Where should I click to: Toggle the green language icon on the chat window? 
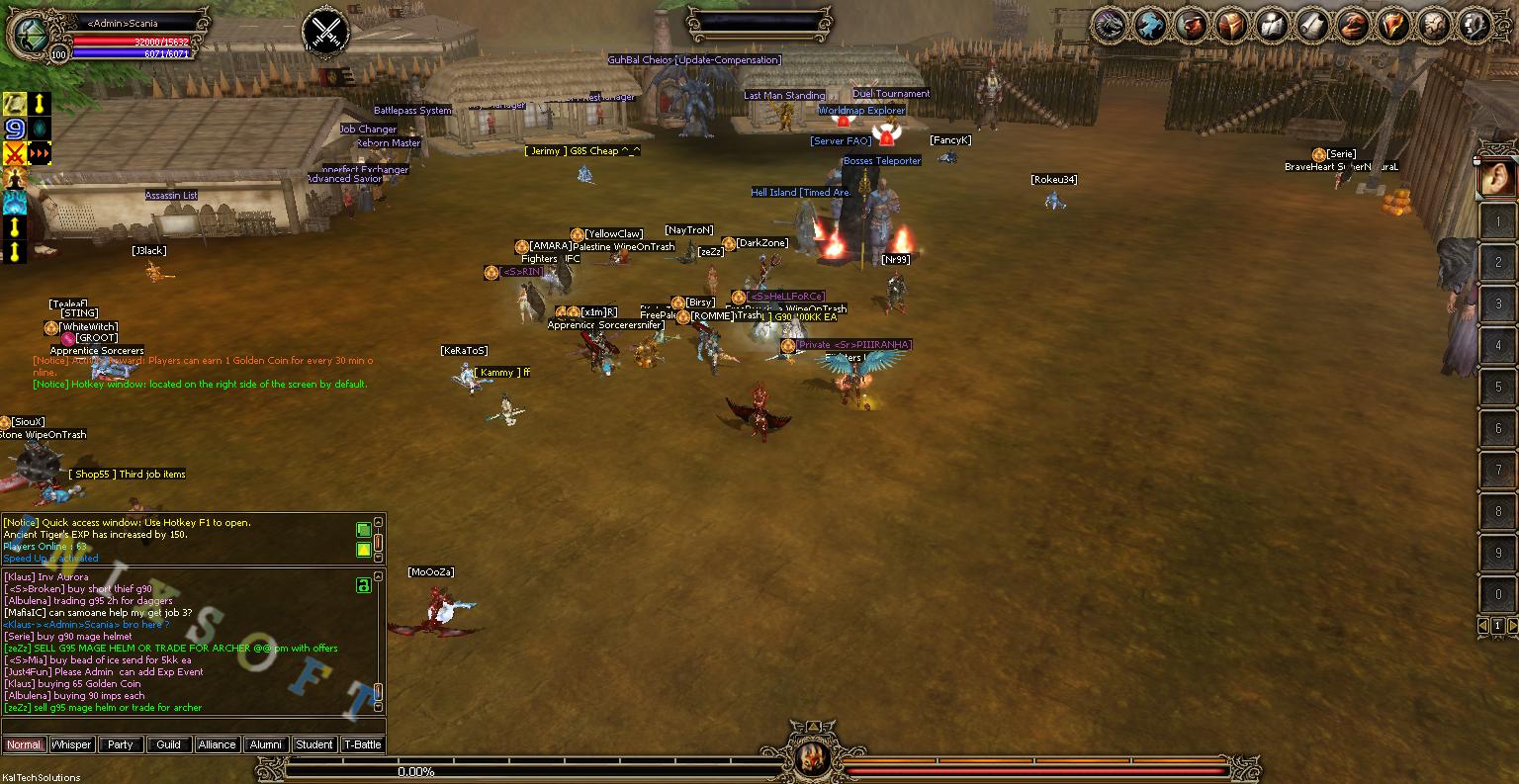point(364,586)
